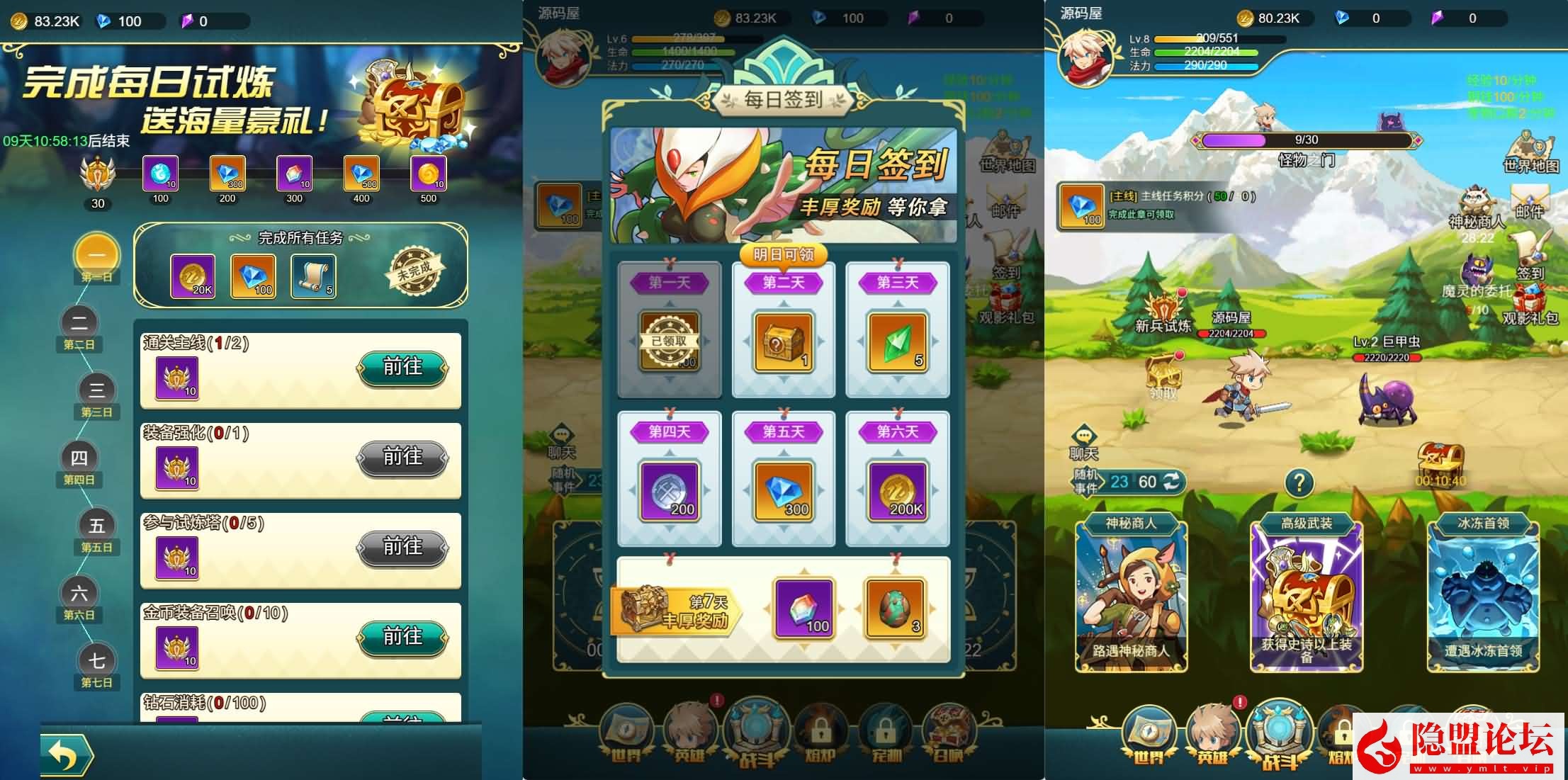The width and height of the screenshot is (1568, 780).
Task: Refresh the 随机事件 random events
Action: click(1173, 482)
